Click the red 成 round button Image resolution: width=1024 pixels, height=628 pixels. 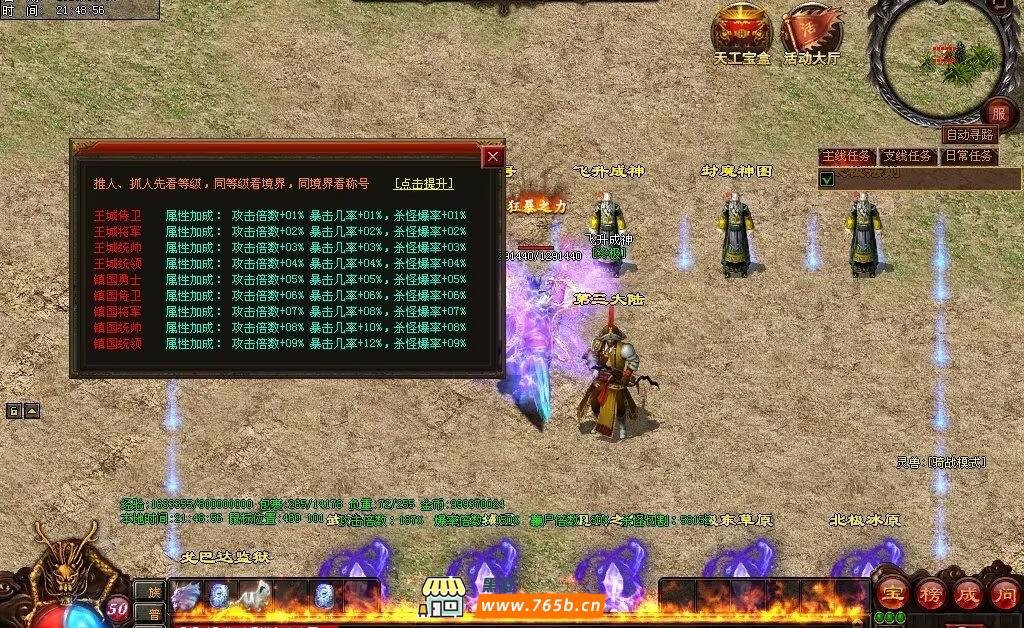click(x=967, y=593)
